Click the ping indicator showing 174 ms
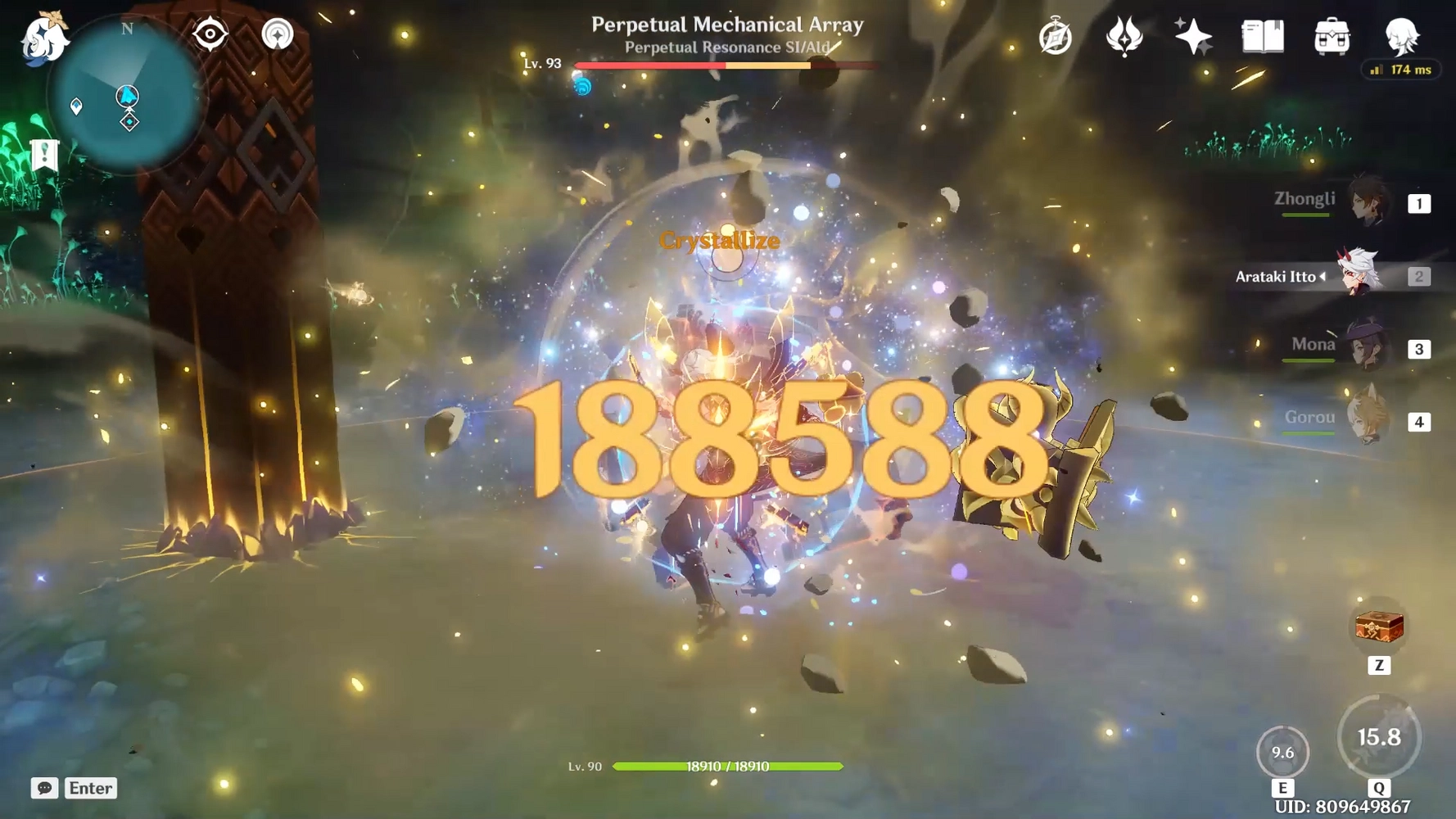The height and width of the screenshot is (819, 1456). pos(1402,70)
